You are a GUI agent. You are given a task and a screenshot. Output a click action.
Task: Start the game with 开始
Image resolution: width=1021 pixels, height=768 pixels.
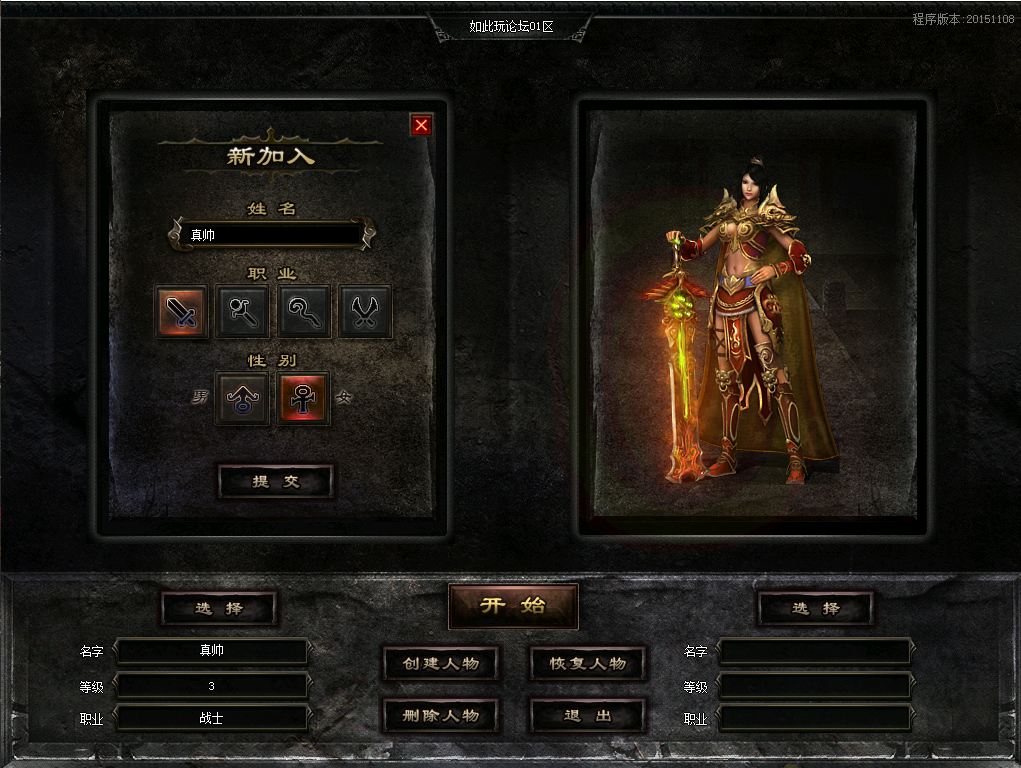(513, 606)
